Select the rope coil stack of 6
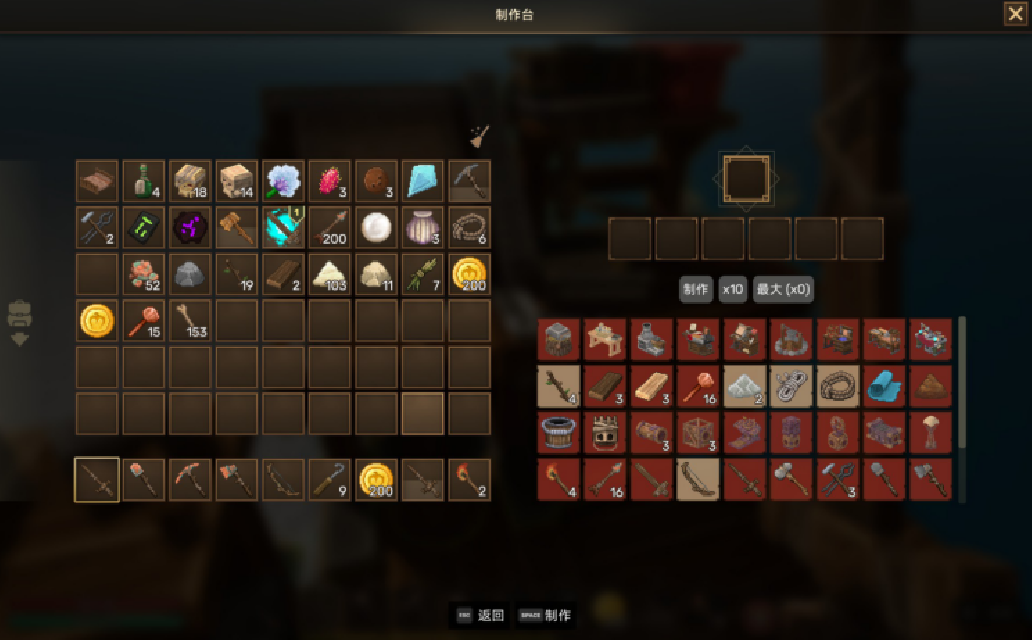1032x640 pixels. pos(469,227)
